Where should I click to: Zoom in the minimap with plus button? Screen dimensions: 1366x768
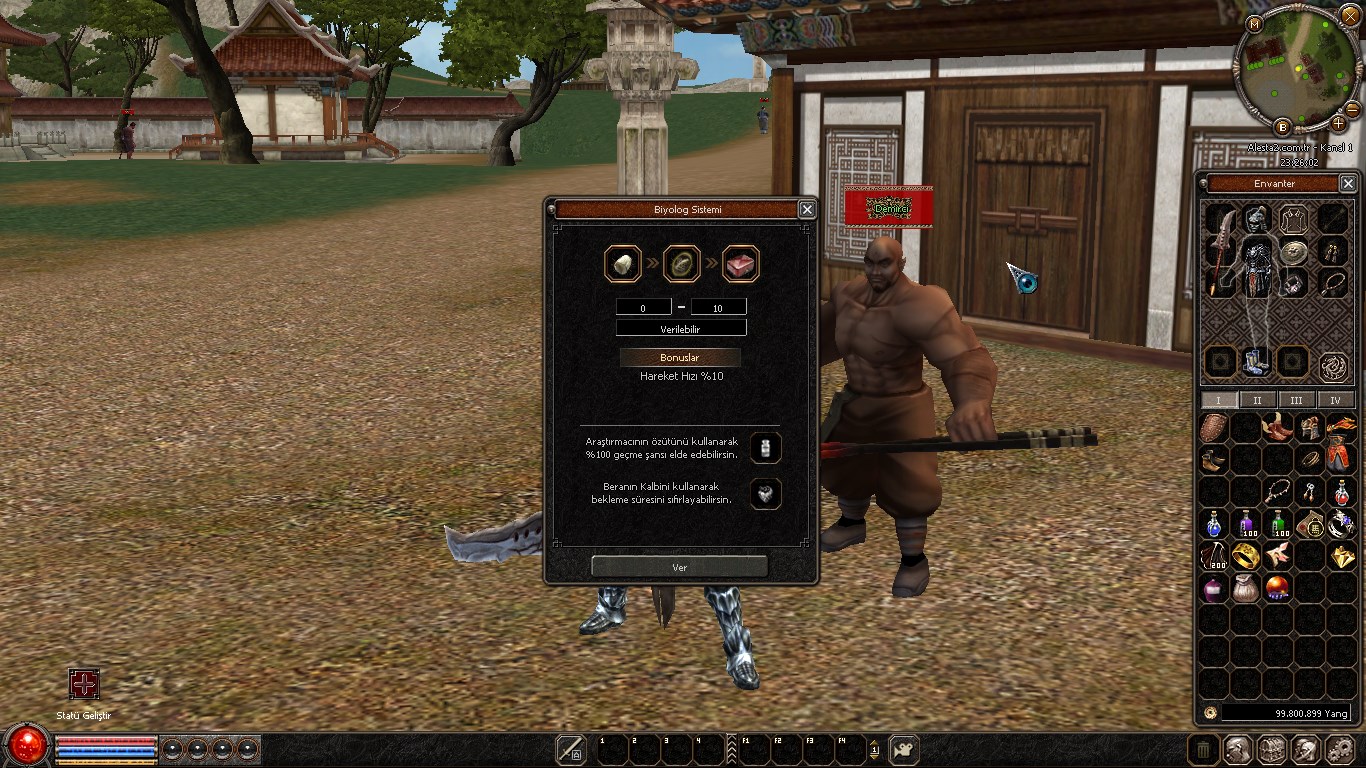pyautogui.click(x=1338, y=123)
